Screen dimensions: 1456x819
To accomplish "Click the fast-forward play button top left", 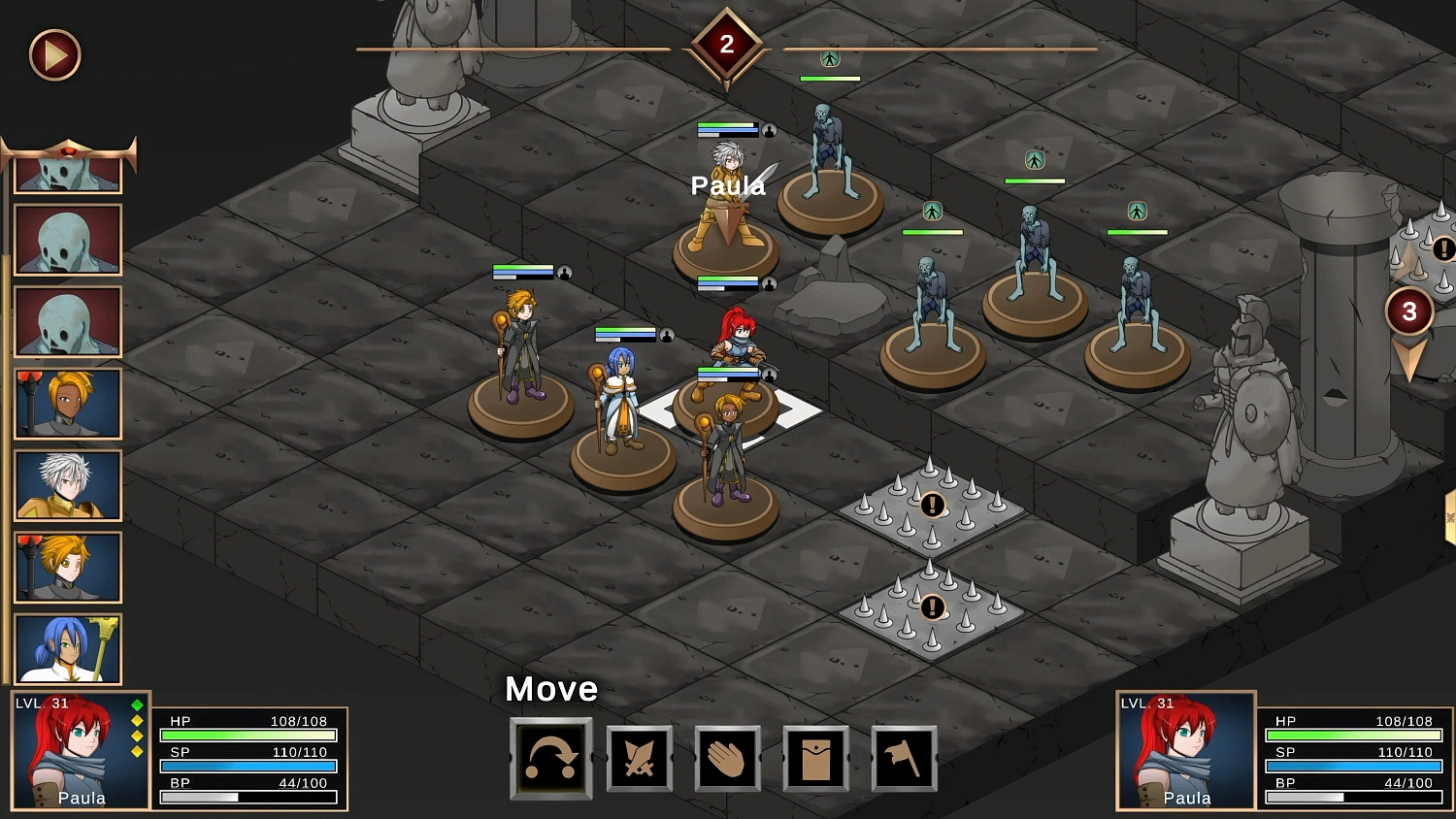I will pyautogui.click(x=53, y=54).
